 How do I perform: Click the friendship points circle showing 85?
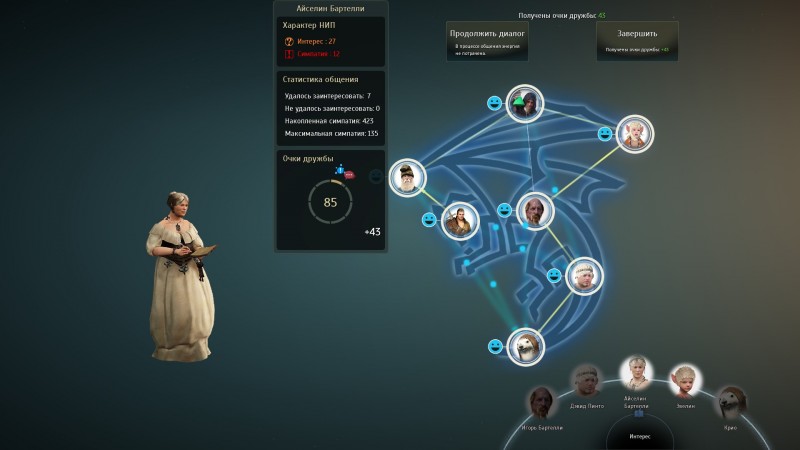(x=330, y=203)
